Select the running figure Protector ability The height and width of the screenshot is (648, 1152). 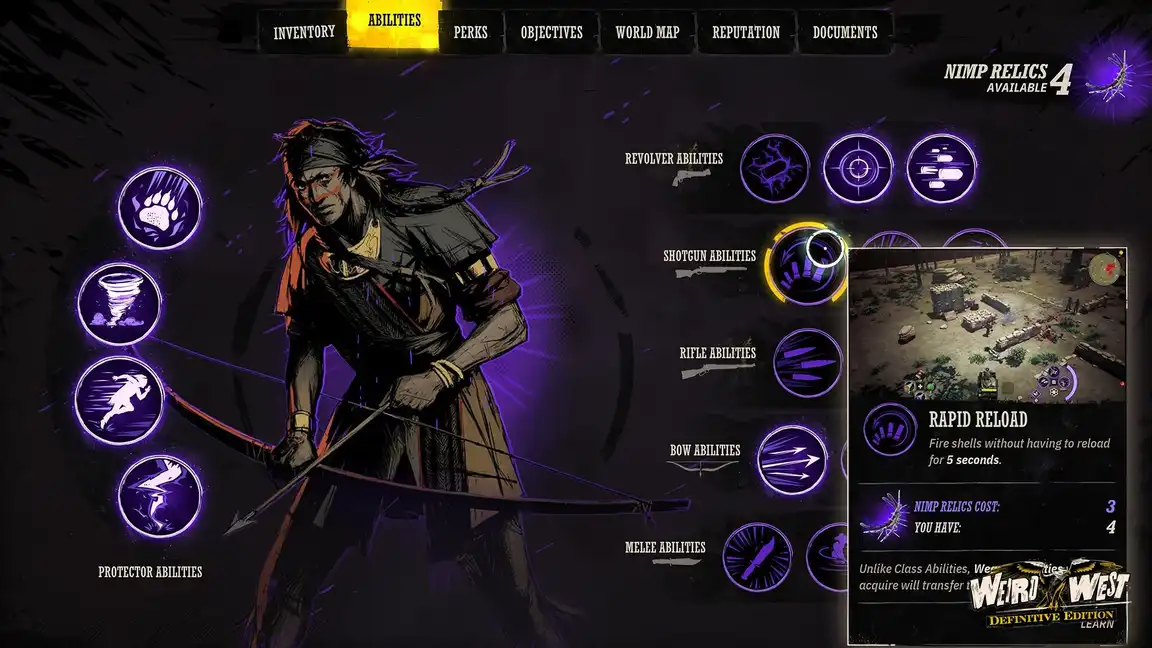pos(117,399)
